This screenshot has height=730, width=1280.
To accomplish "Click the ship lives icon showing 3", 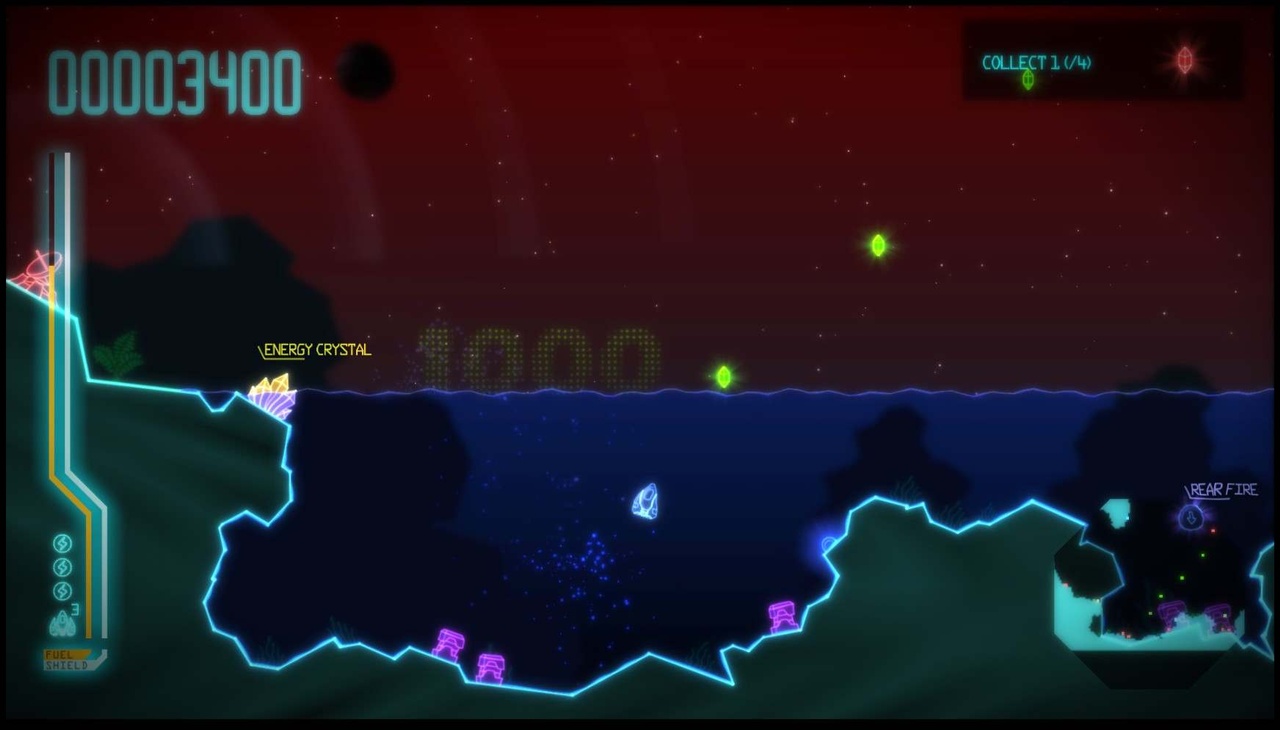I will (x=62, y=622).
